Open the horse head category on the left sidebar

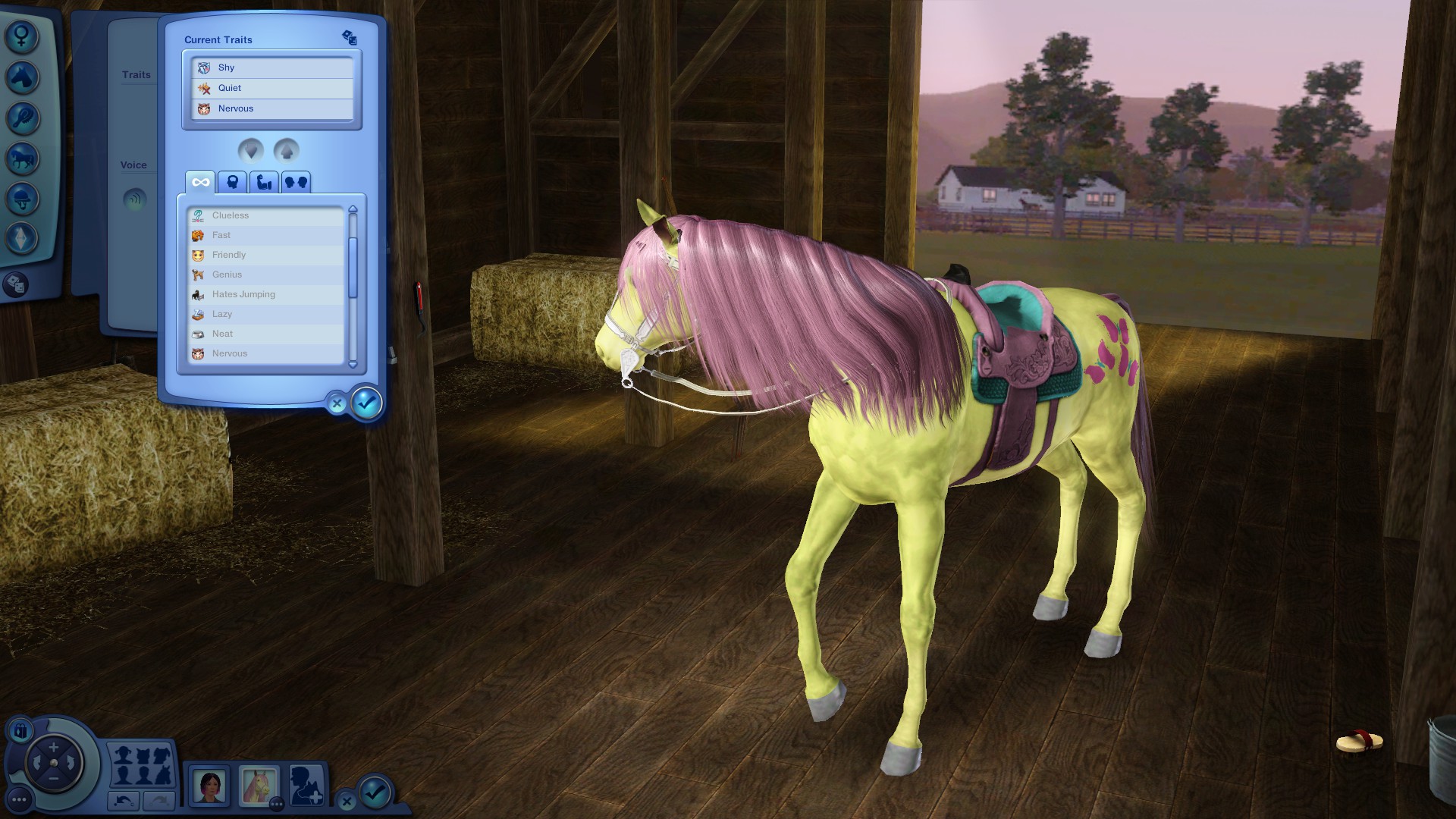pyautogui.click(x=22, y=77)
